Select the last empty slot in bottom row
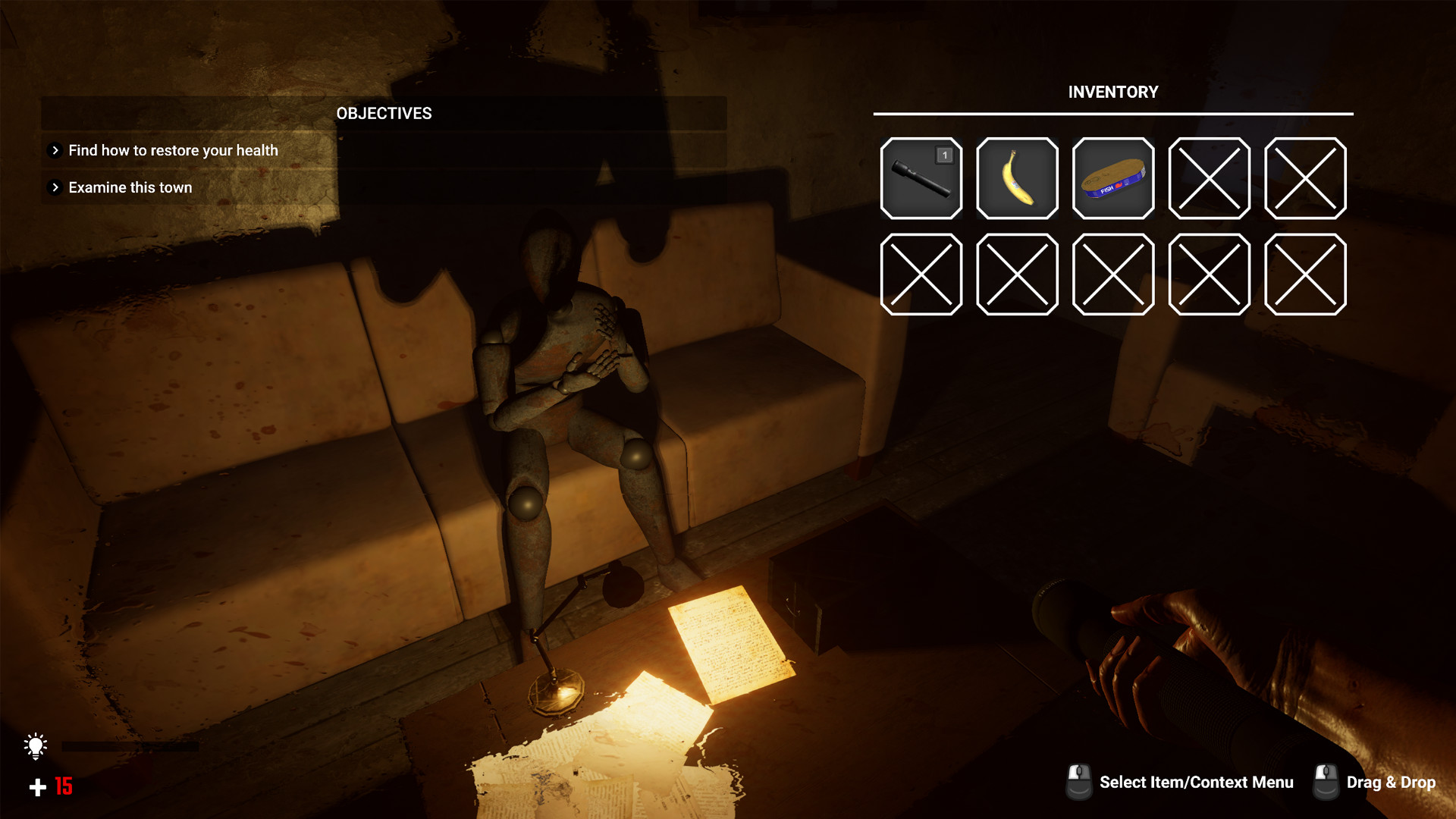 [x=1306, y=275]
